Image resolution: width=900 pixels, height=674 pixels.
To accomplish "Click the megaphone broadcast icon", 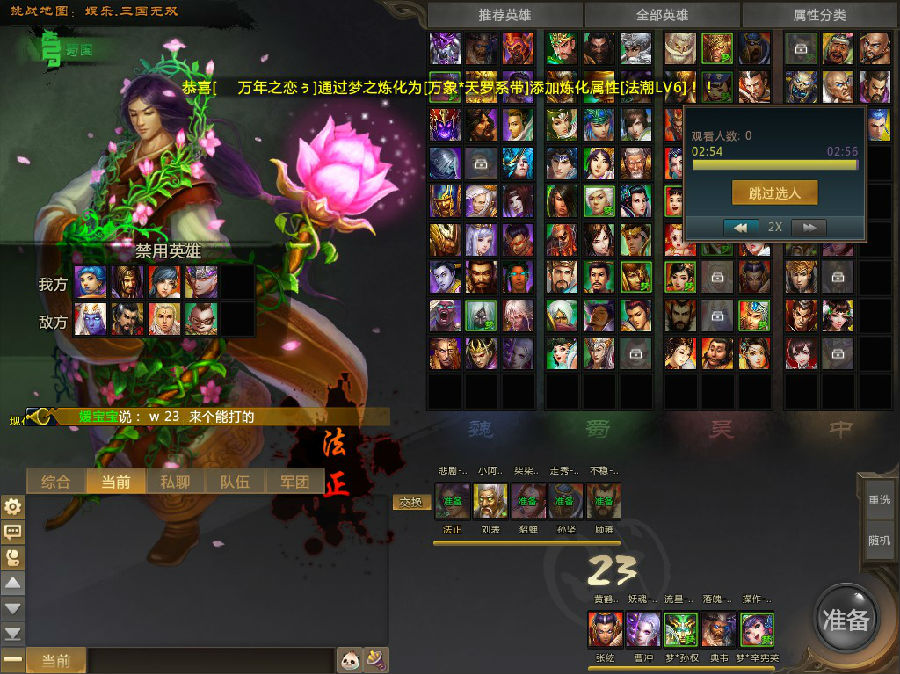I will [376, 660].
